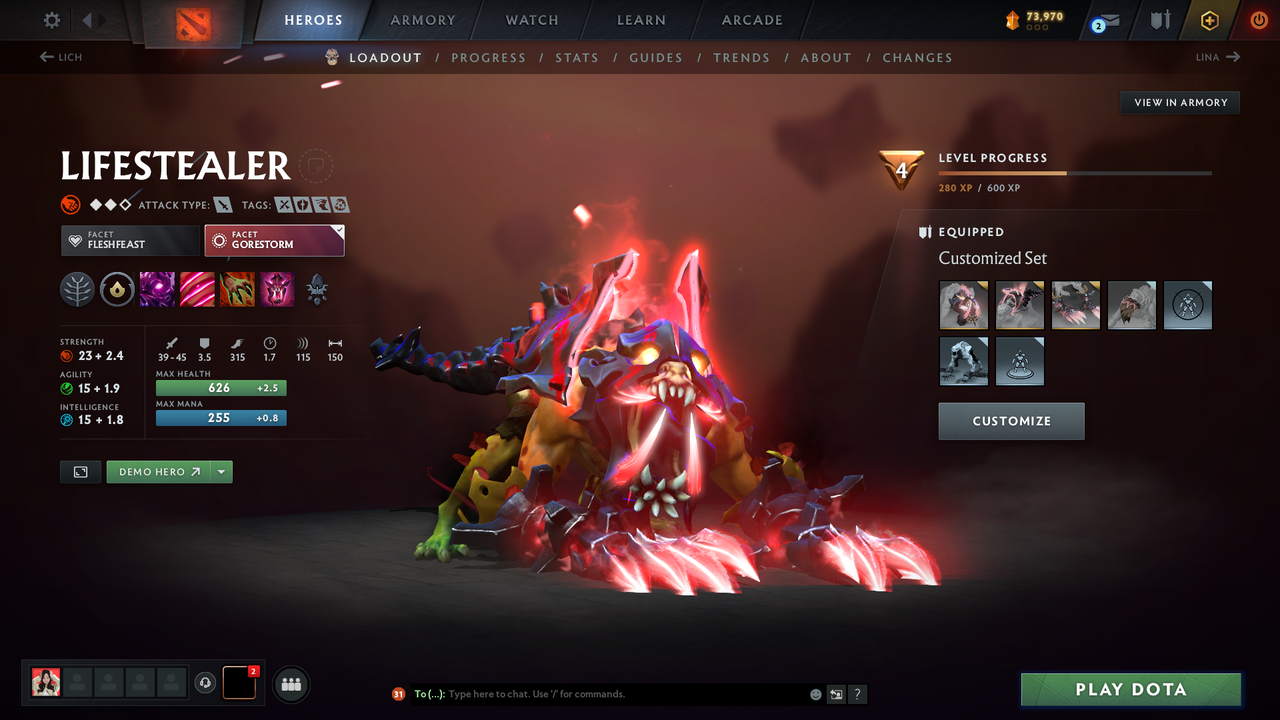Switch to the Stats tab
The height and width of the screenshot is (720, 1280).
pyautogui.click(x=577, y=57)
